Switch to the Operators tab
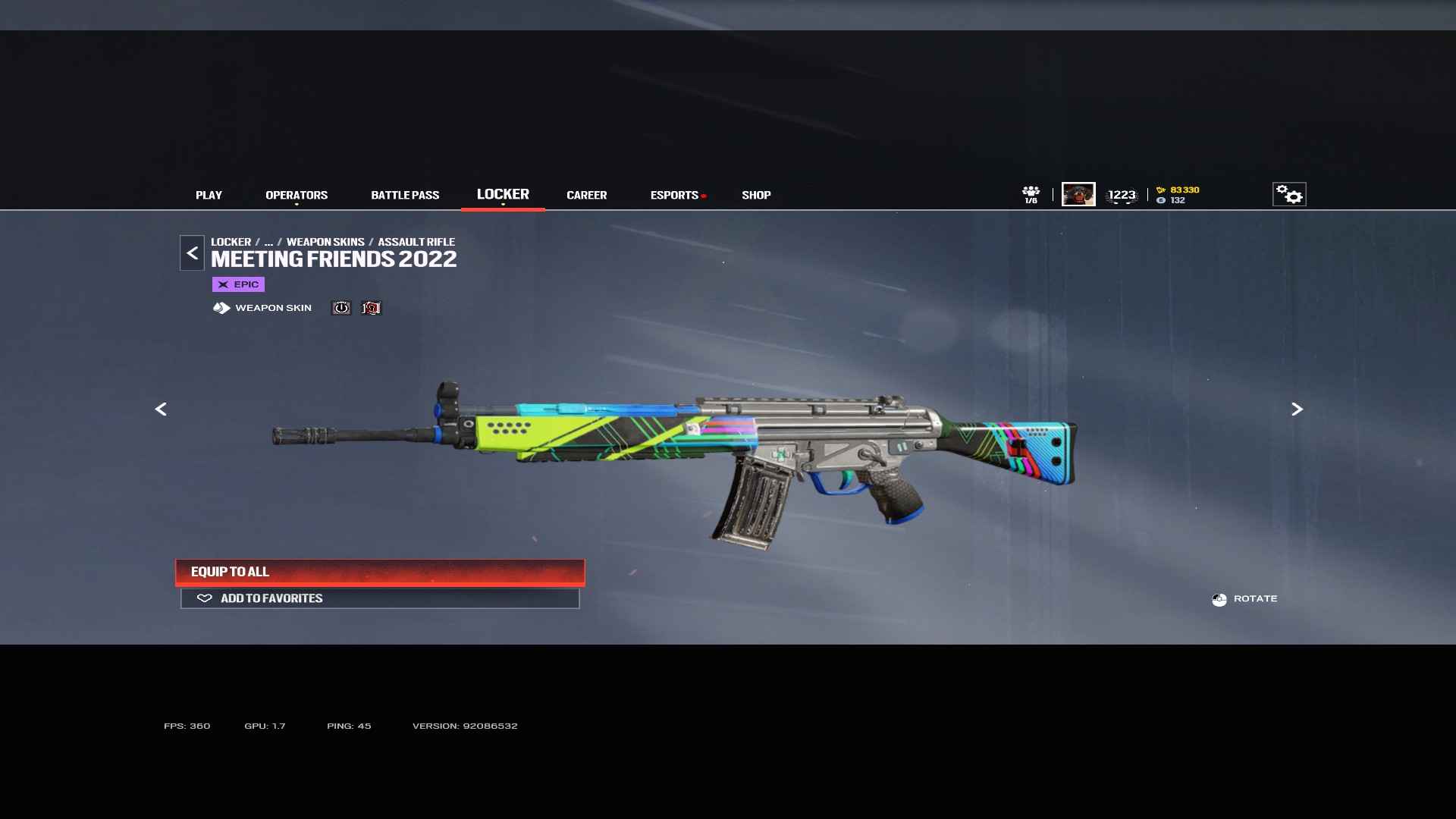Screen dimensions: 1456x819 [297, 195]
